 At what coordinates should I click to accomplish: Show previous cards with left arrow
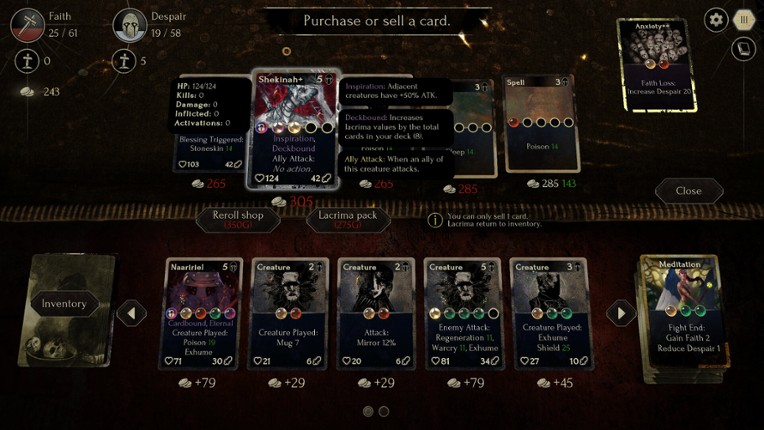pyautogui.click(x=132, y=313)
